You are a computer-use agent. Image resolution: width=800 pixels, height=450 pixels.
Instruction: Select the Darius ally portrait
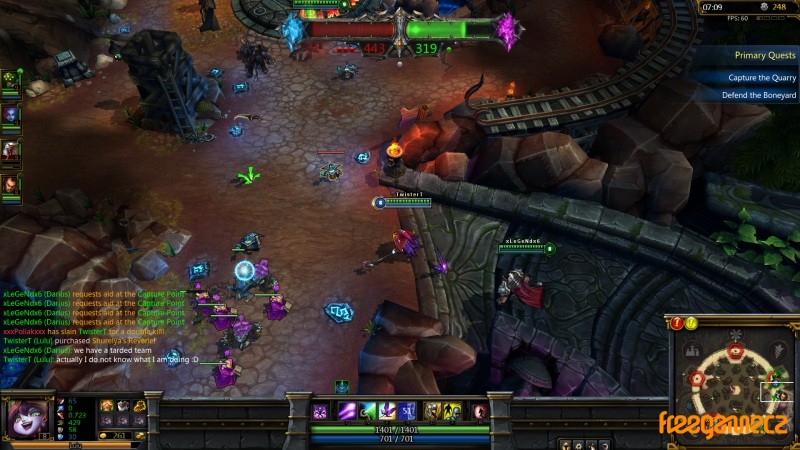(x=10, y=184)
